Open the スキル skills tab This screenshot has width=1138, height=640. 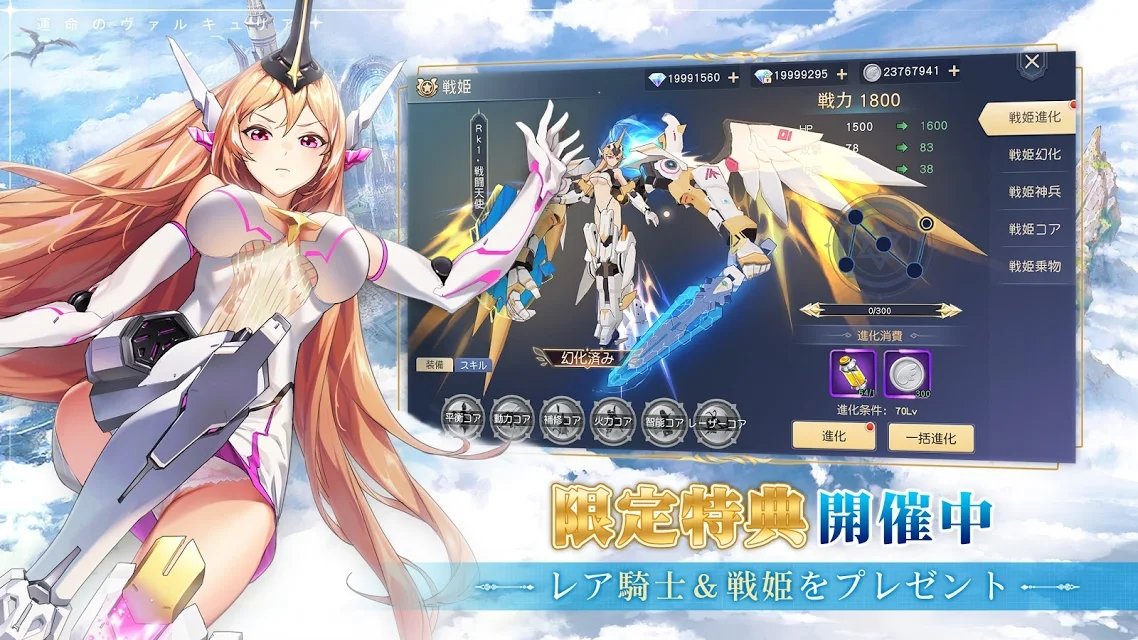pyautogui.click(x=473, y=365)
